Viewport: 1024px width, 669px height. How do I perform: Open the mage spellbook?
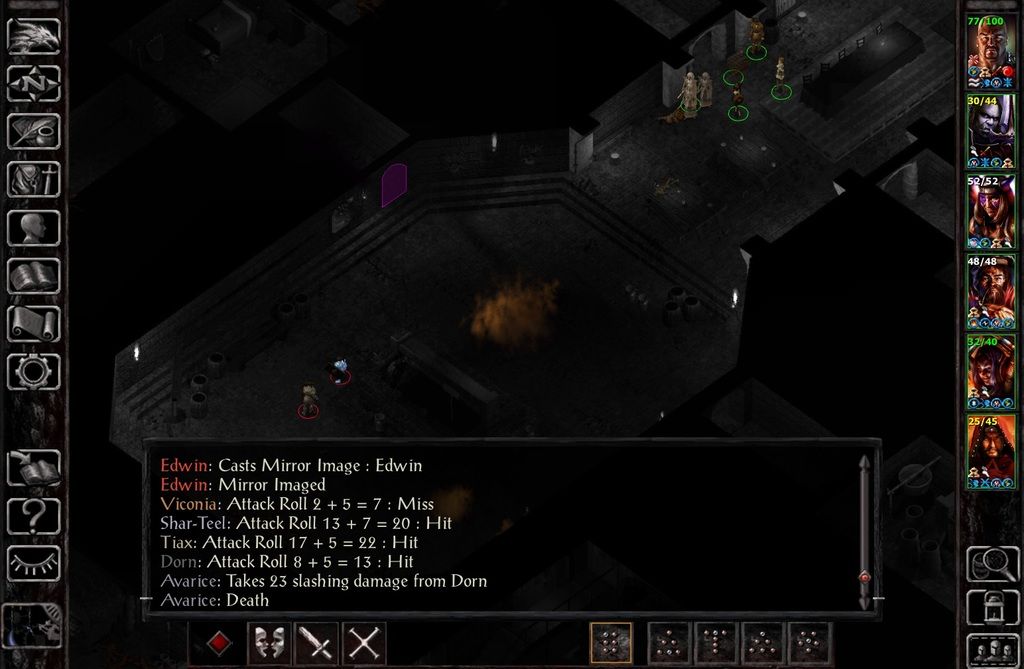(x=33, y=276)
